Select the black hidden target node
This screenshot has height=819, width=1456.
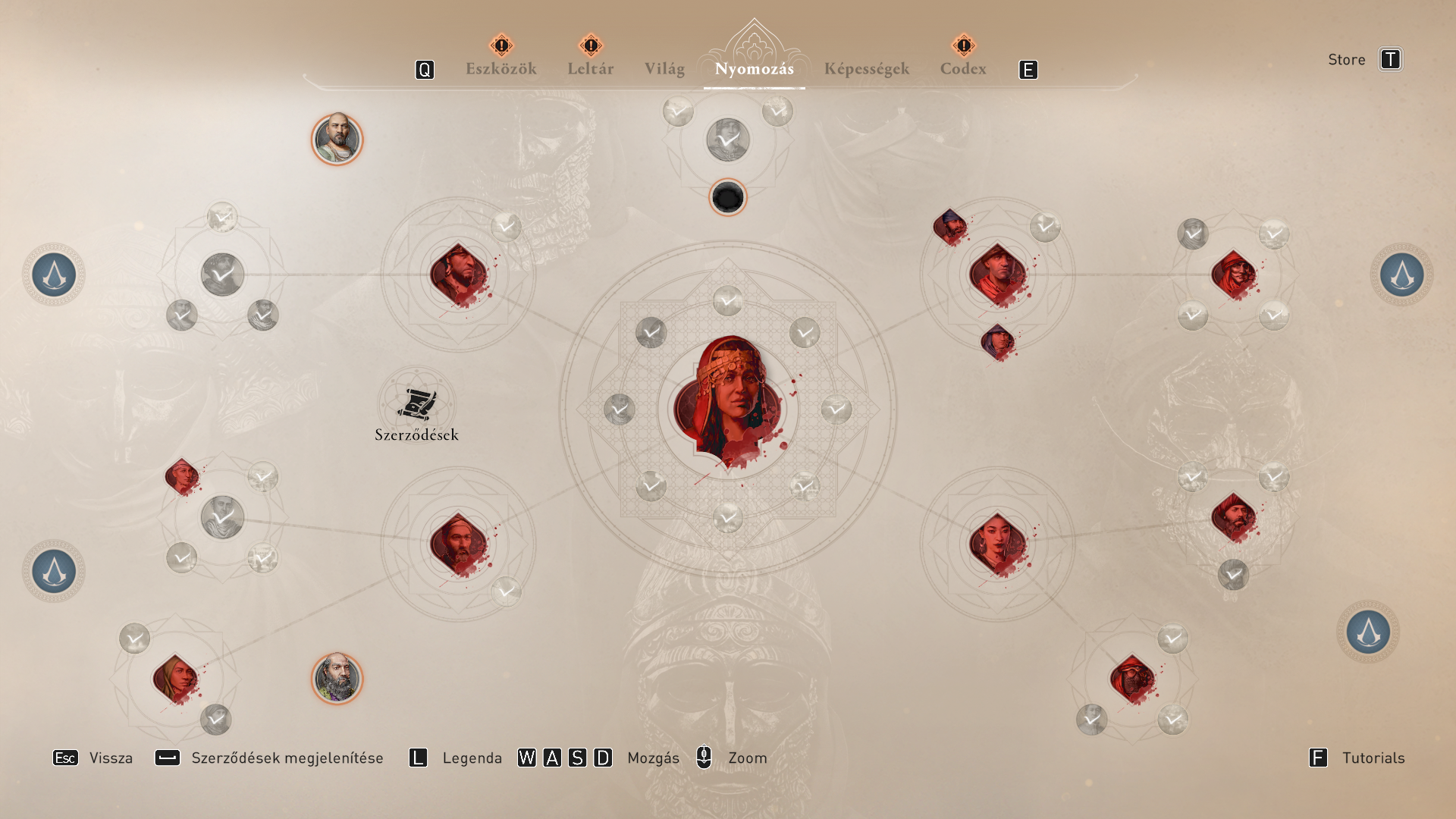(728, 197)
